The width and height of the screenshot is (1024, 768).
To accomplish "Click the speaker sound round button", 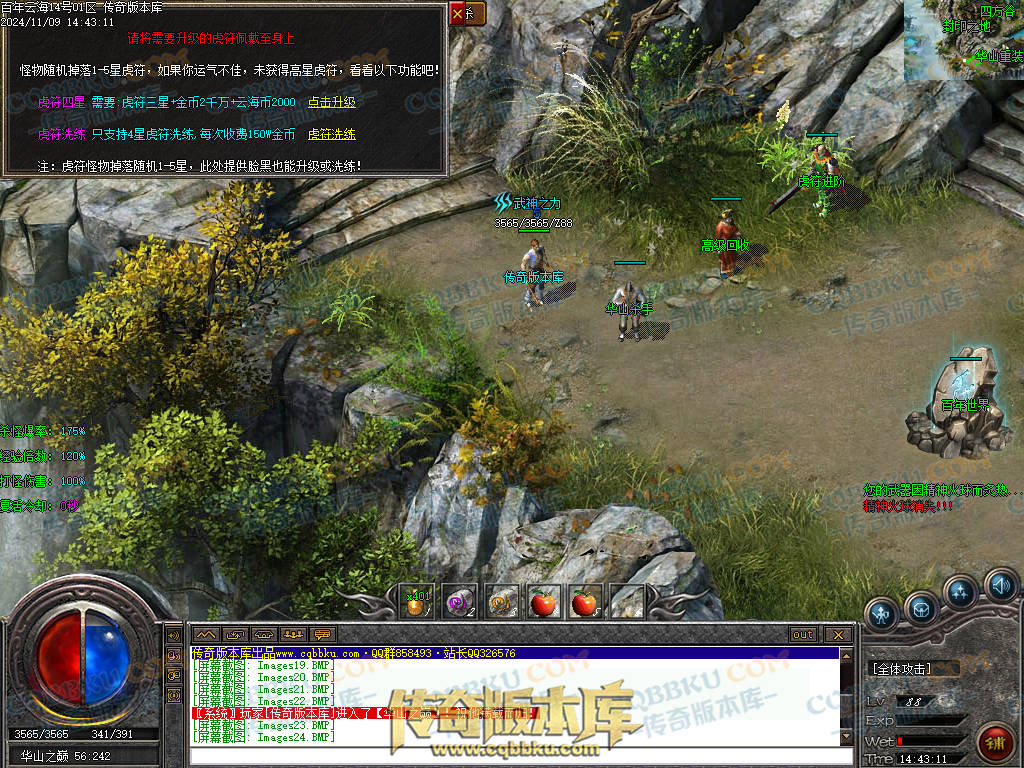I will pos(999,584).
